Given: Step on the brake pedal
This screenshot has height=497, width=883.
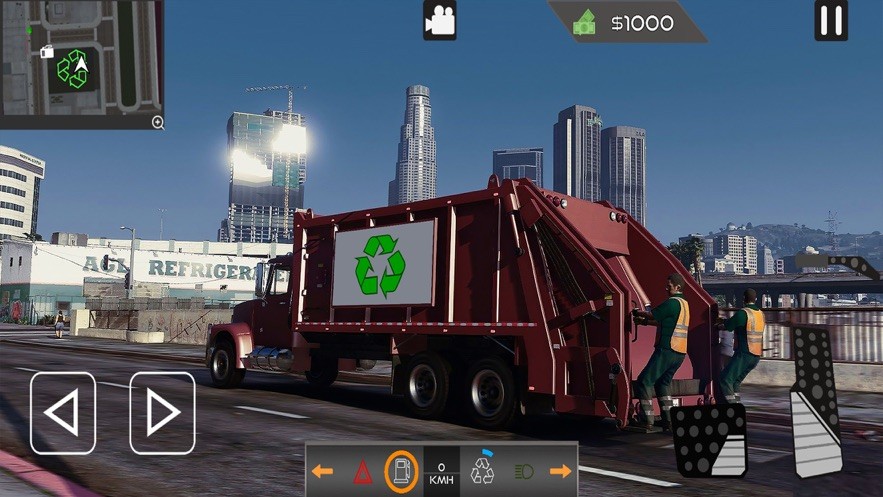Looking at the screenshot, I should 709,440.
